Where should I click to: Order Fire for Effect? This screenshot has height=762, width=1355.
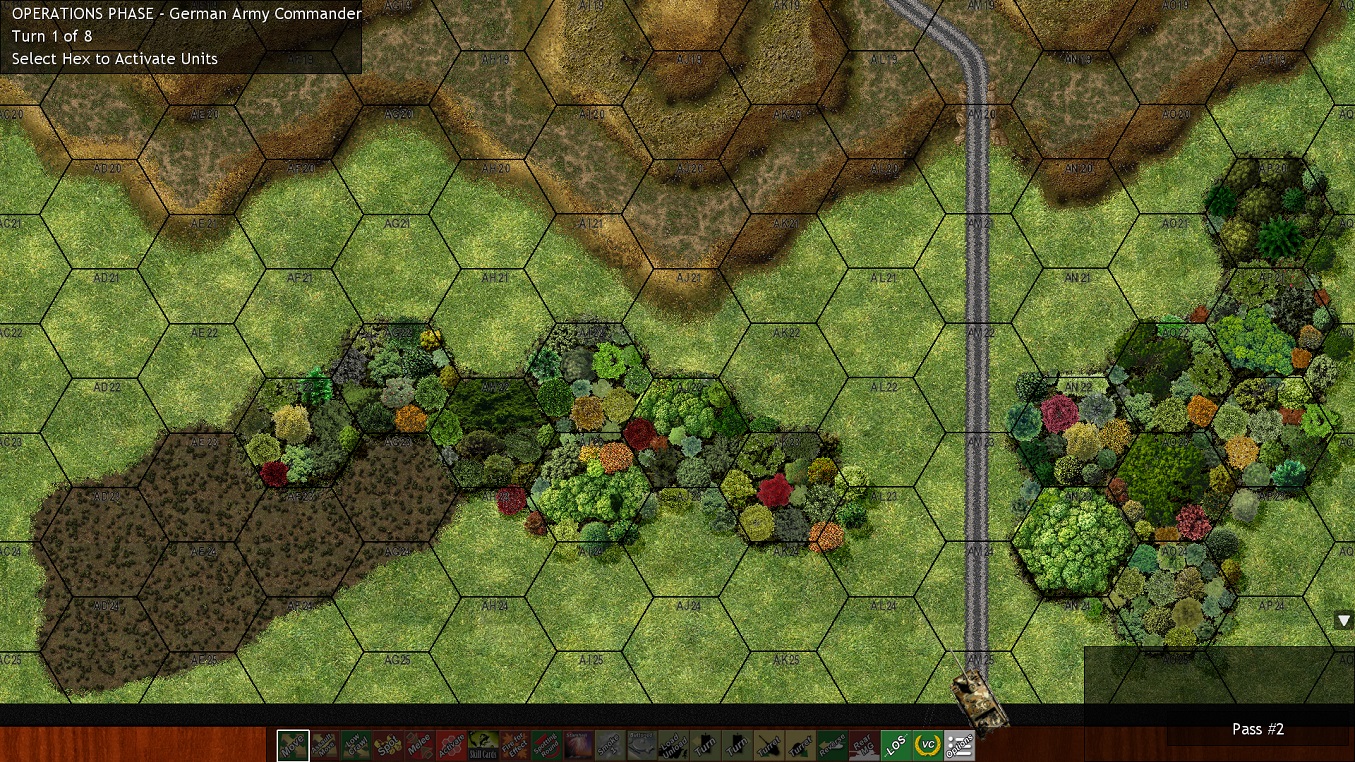515,746
